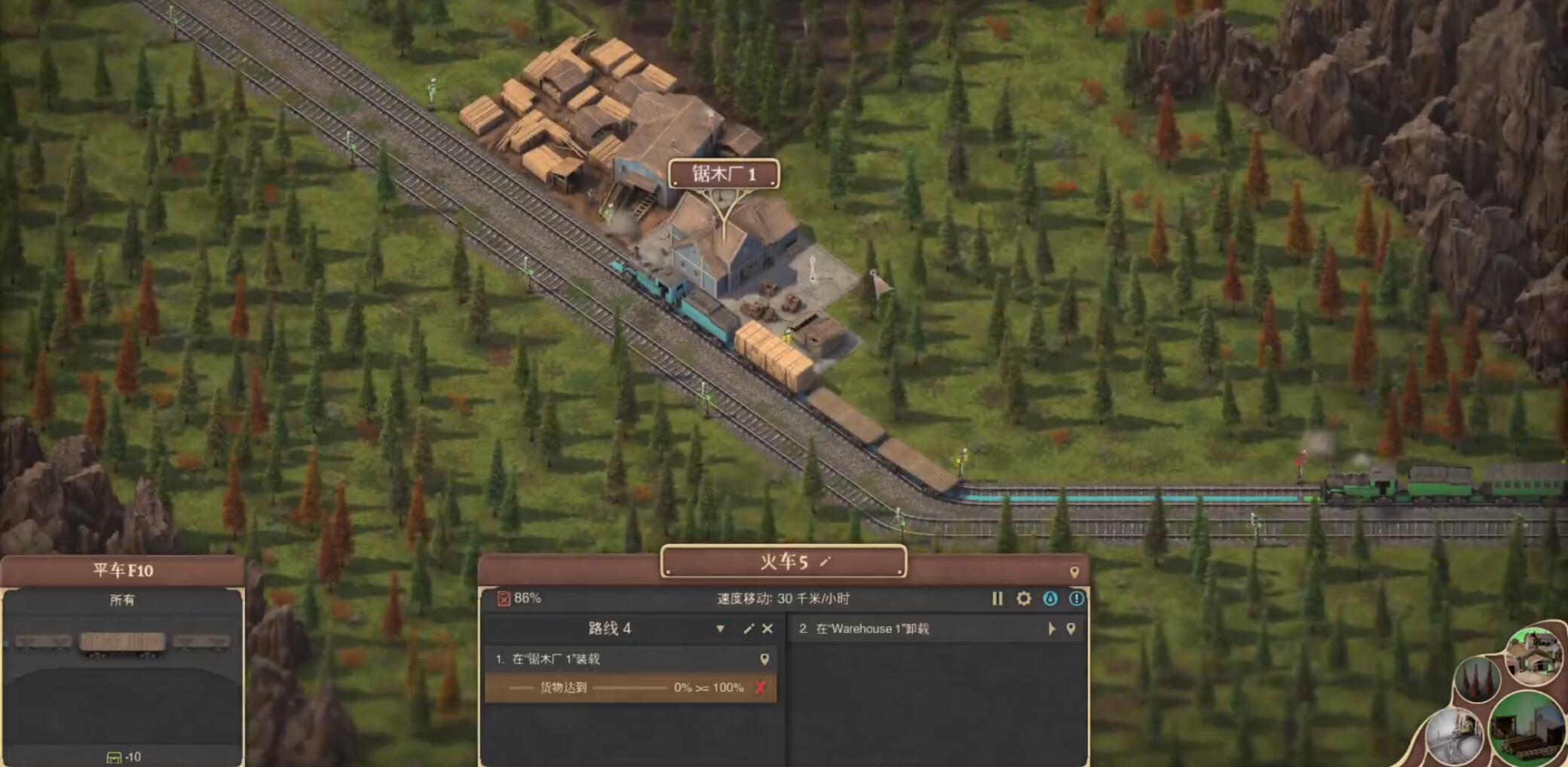Click the play arrow on the Warehouse 1 order

[1053, 628]
